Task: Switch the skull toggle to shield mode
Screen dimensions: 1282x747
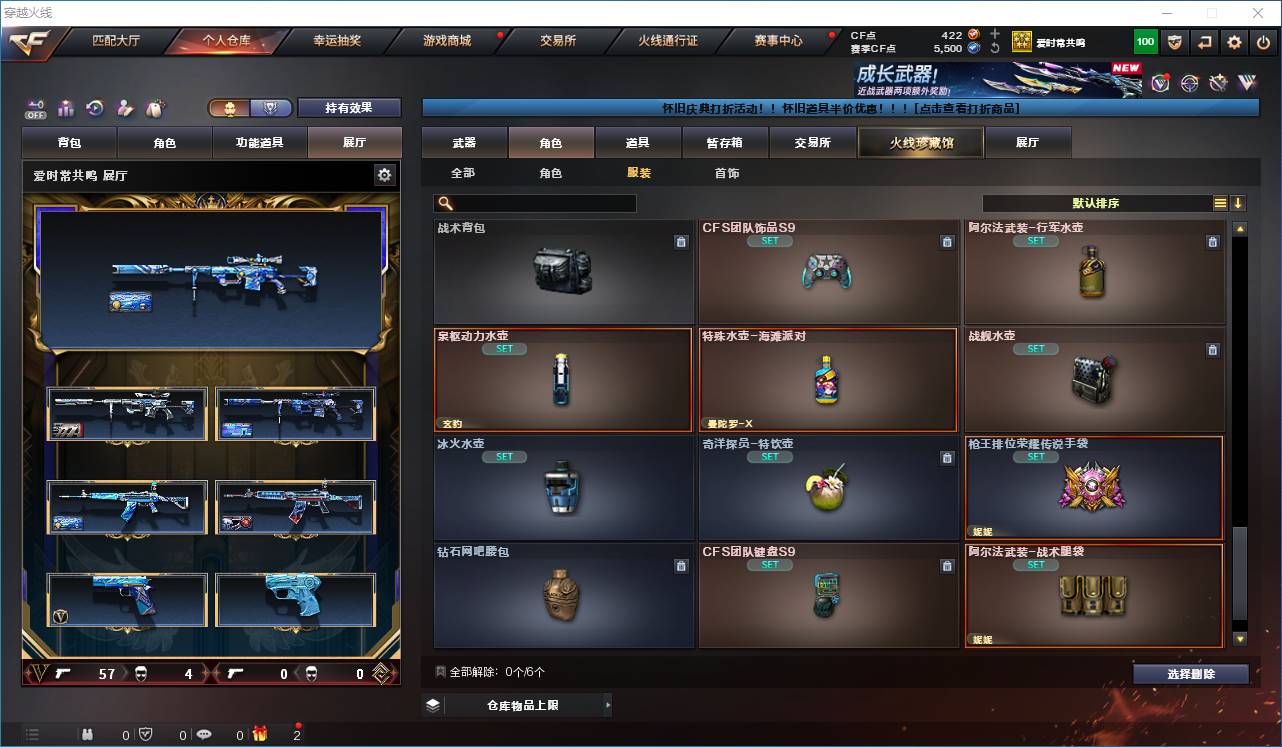Action: tap(270, 108)
